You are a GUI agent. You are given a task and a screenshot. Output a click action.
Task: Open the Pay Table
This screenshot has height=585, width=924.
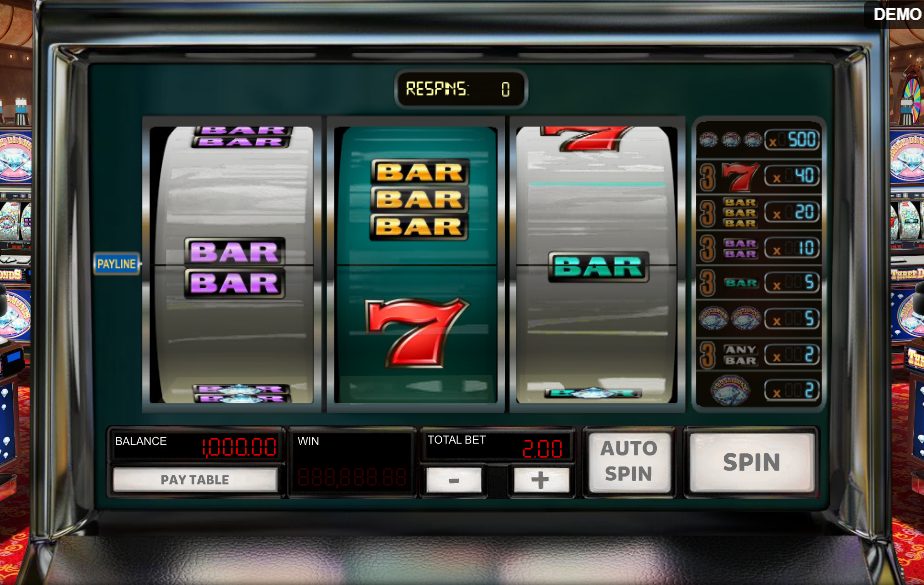tap(195, 480)
